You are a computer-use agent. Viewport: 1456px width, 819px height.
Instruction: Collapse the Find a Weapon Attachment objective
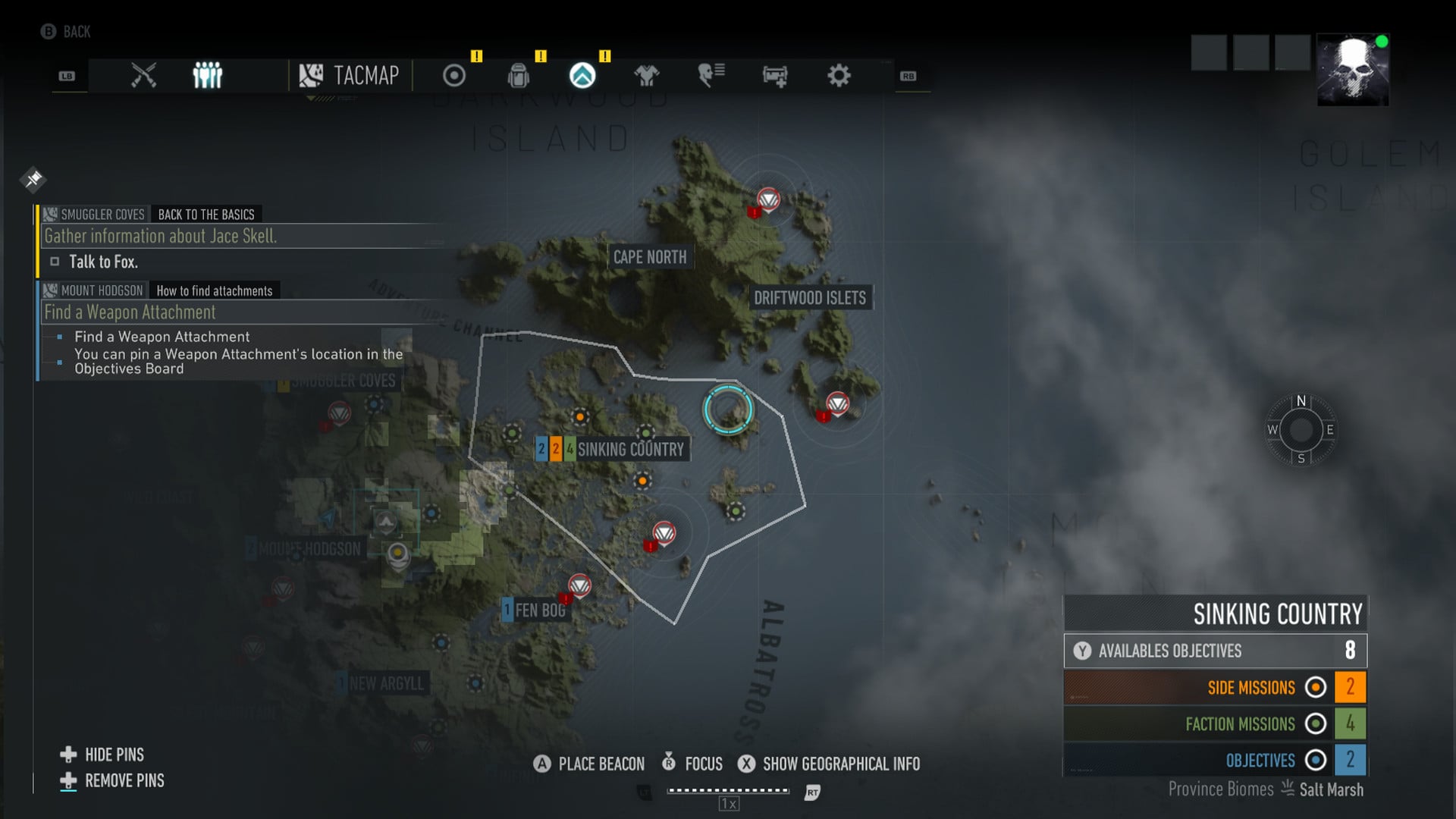tap(129, 312)
